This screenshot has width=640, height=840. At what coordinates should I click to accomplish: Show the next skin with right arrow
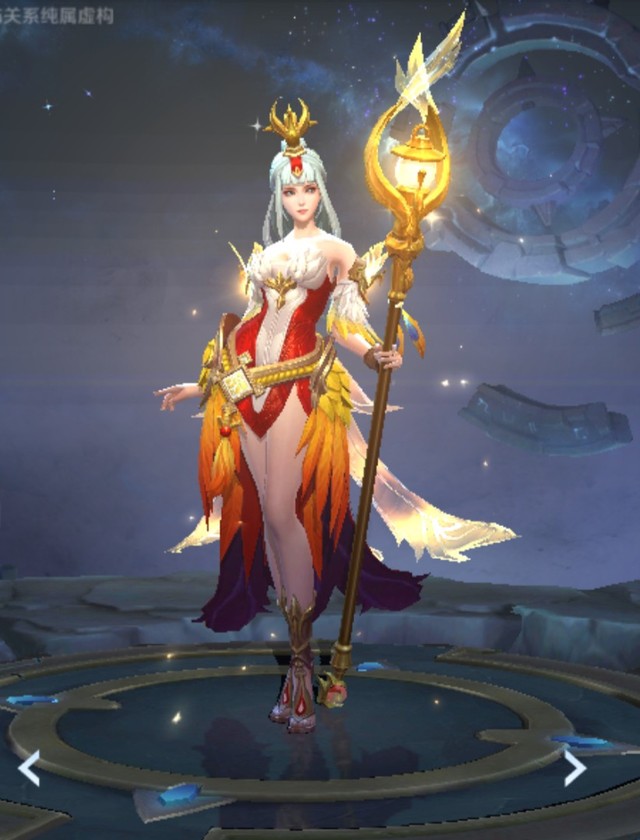tap(574, 767)
